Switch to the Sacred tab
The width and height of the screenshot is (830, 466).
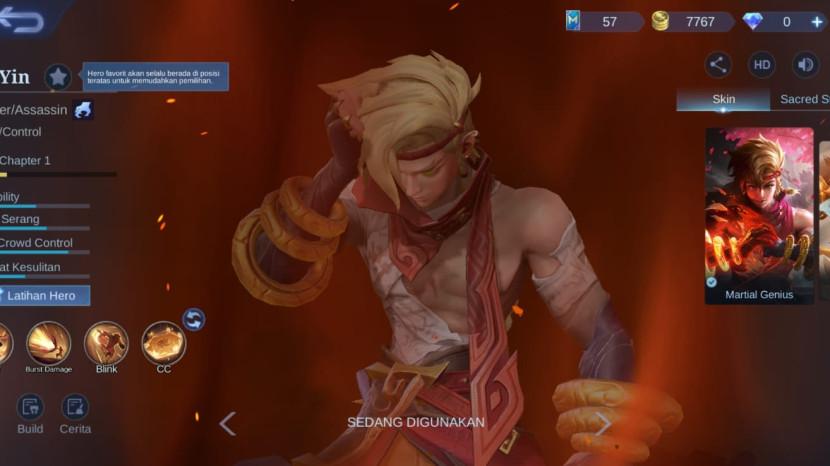point(802,99)
